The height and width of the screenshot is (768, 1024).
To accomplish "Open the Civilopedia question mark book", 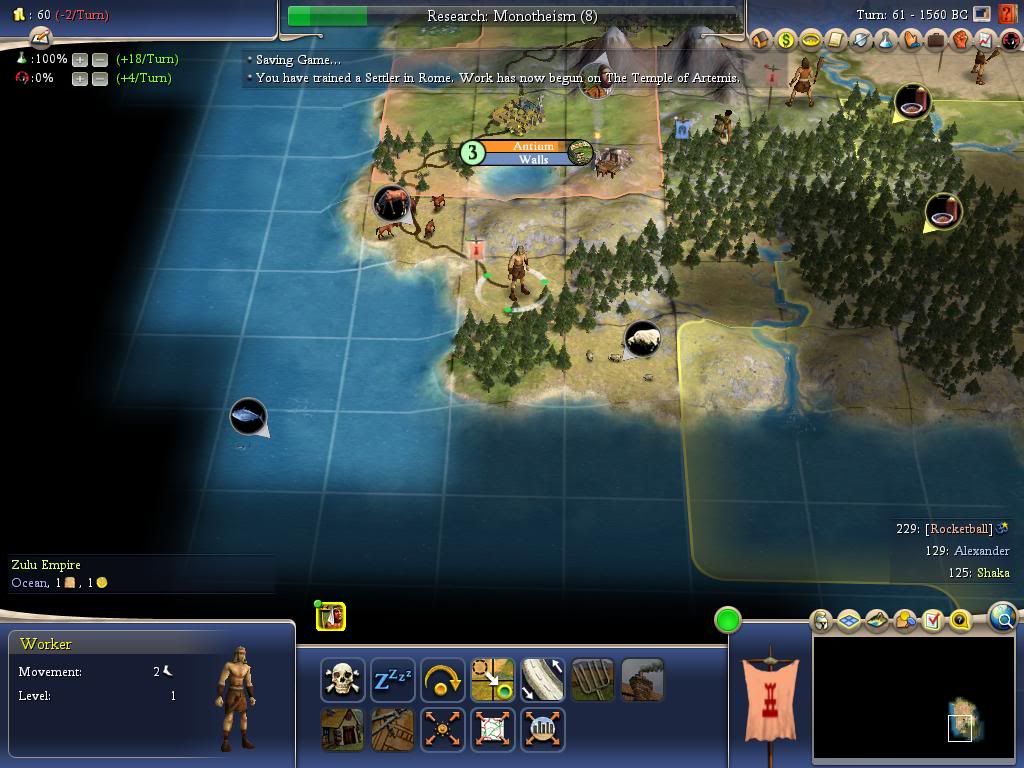I will point(1007,15).
